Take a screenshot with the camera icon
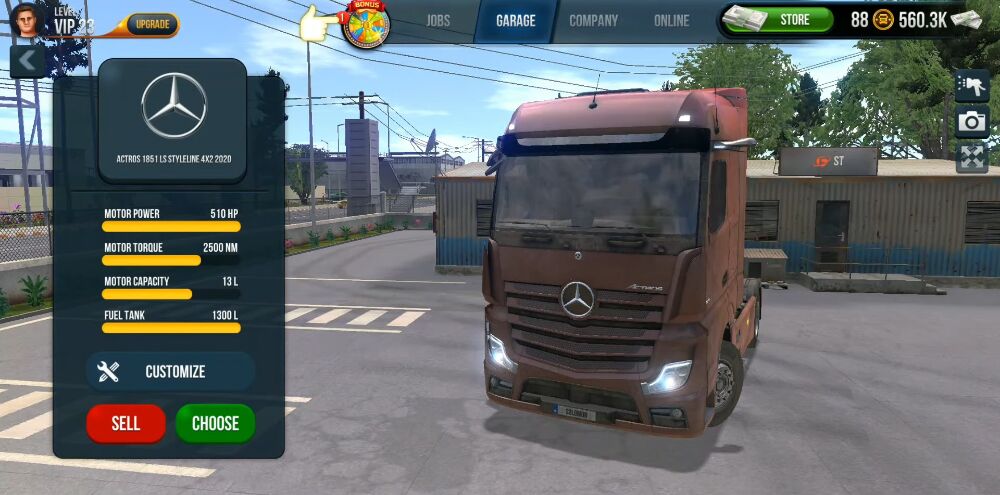1000x495 pixels. coord(971,122)
